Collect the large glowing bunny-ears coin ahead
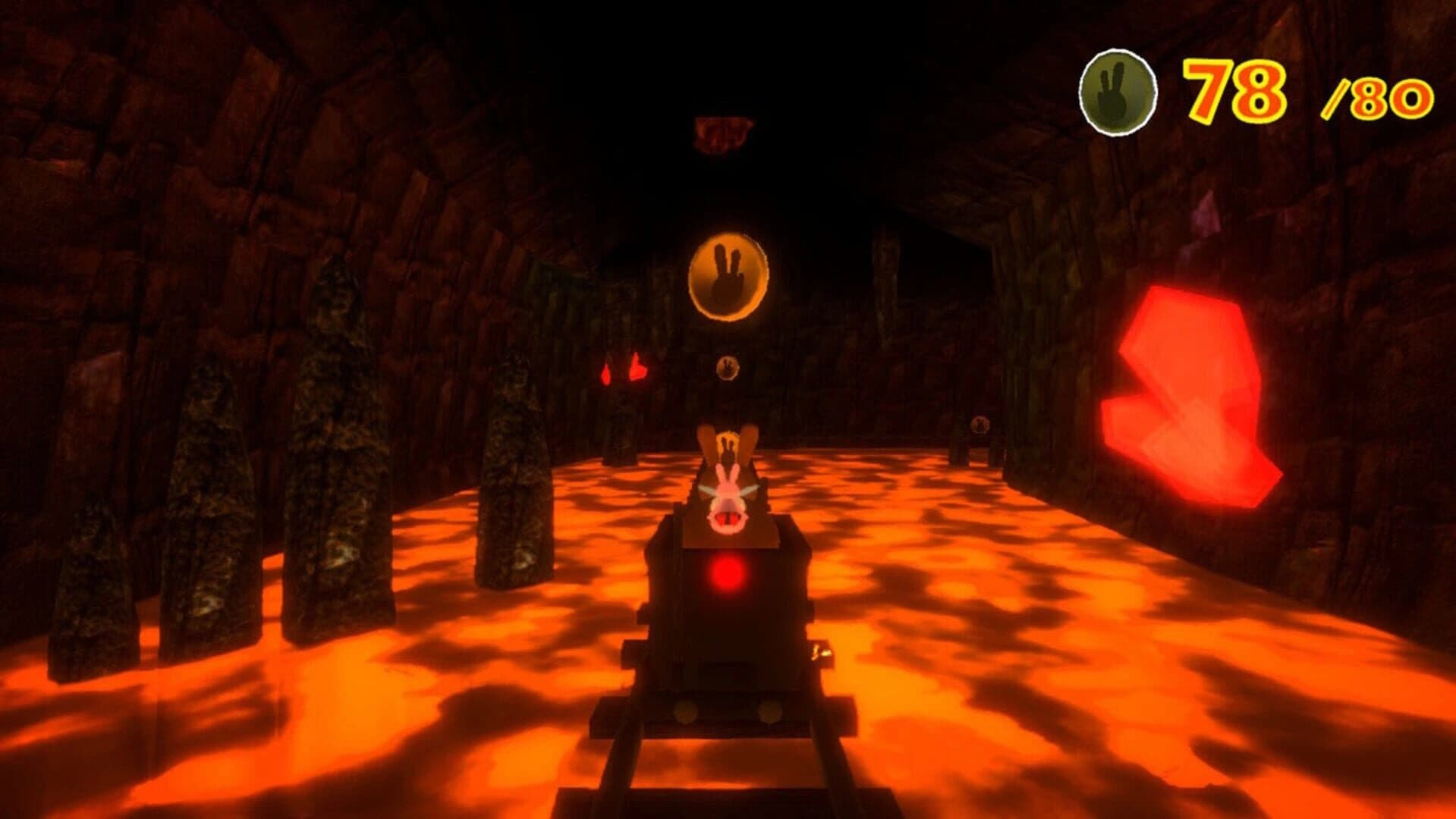This screenshot has width=1456, height=819. [x=729, y=275]
